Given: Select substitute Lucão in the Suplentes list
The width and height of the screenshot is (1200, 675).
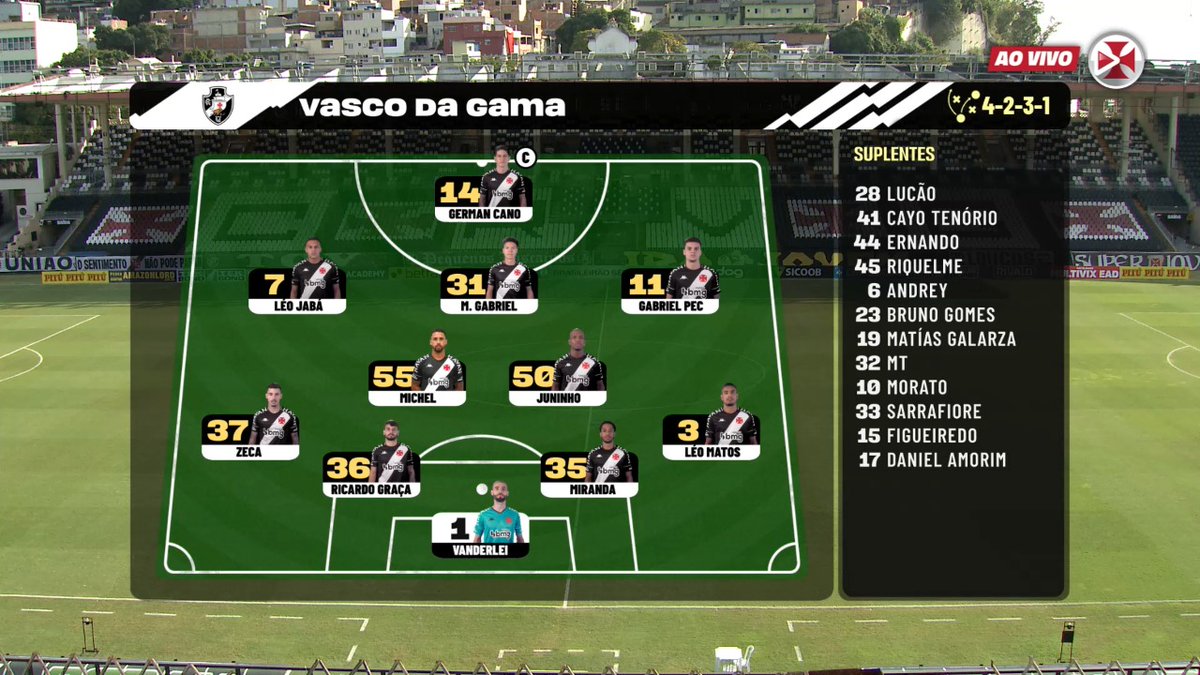Looking at the screenshot, I should click(896, 194).
